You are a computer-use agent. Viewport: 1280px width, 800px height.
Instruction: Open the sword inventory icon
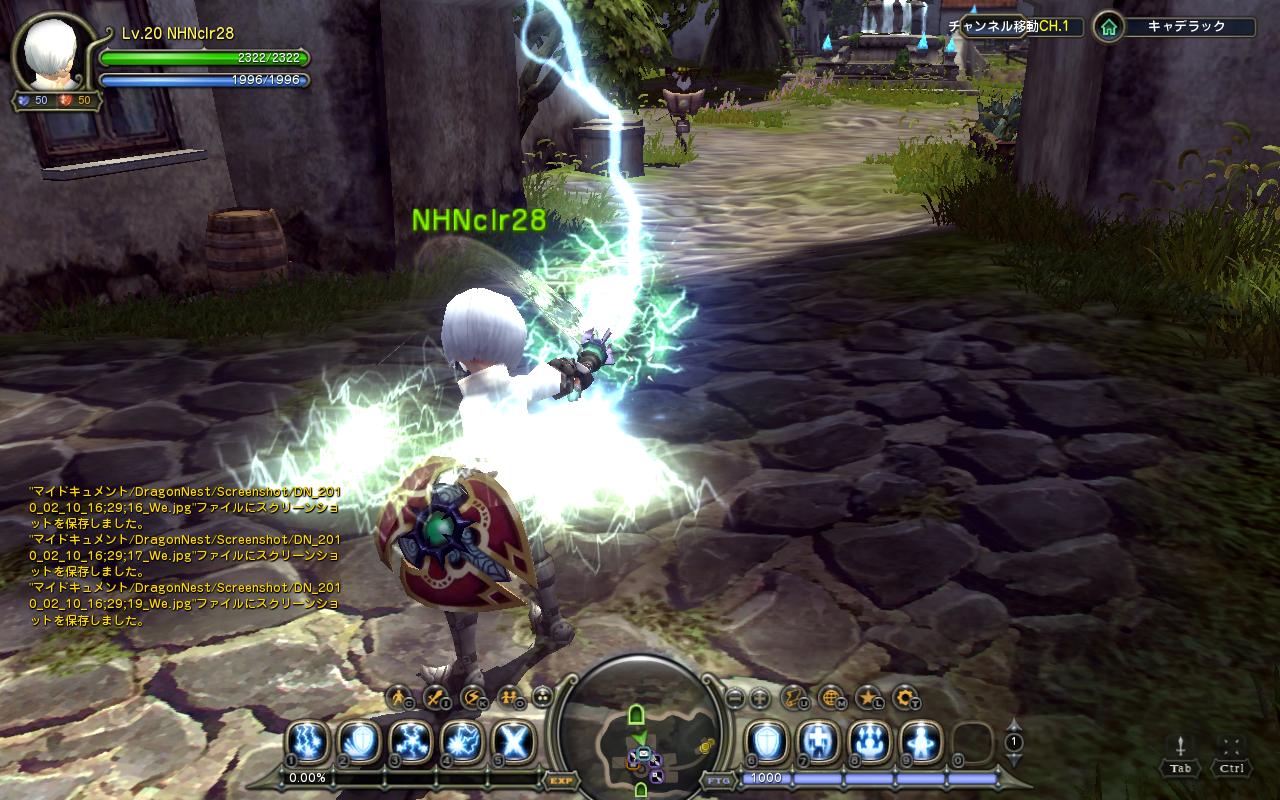[x=436, y=697]
